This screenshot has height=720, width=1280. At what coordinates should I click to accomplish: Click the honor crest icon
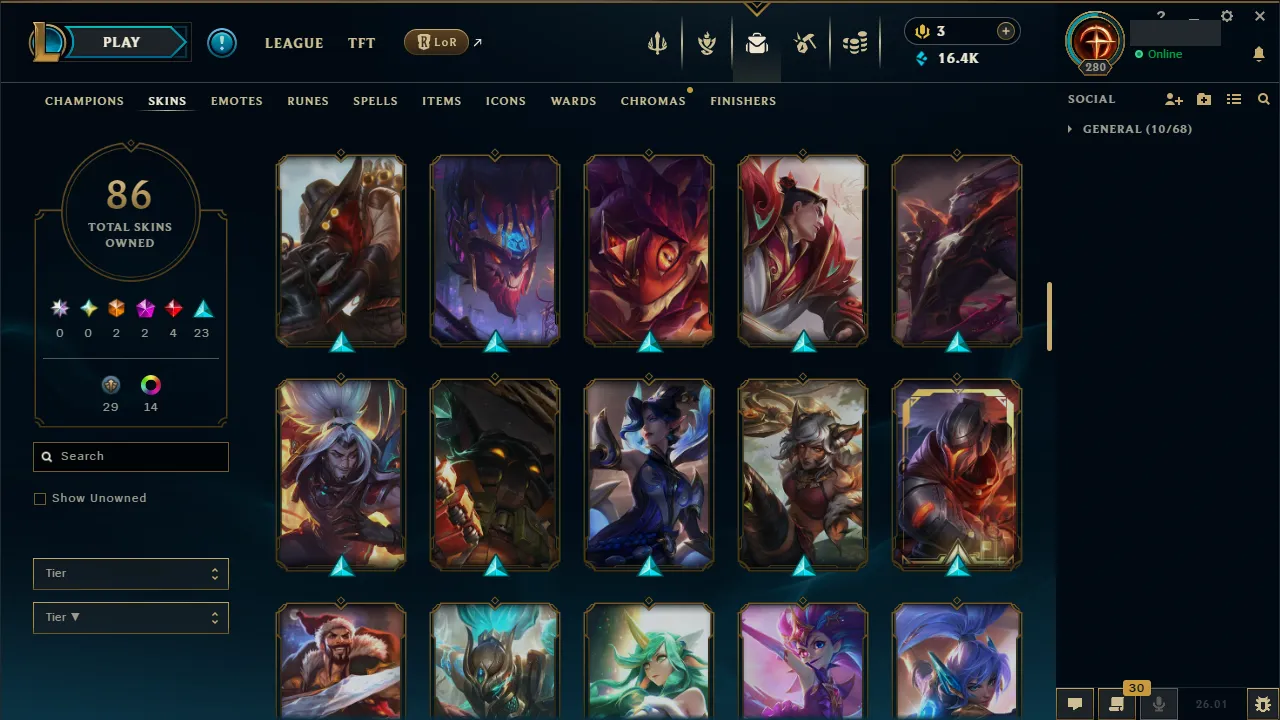[706, 42]
